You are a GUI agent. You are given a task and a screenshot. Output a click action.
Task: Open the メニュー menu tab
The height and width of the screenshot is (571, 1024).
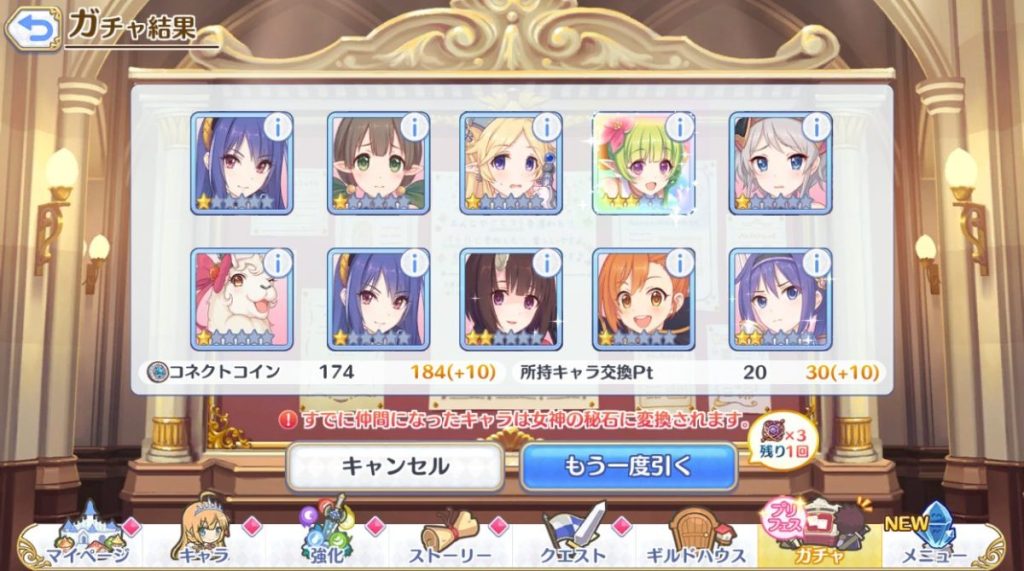pos(935,541)
